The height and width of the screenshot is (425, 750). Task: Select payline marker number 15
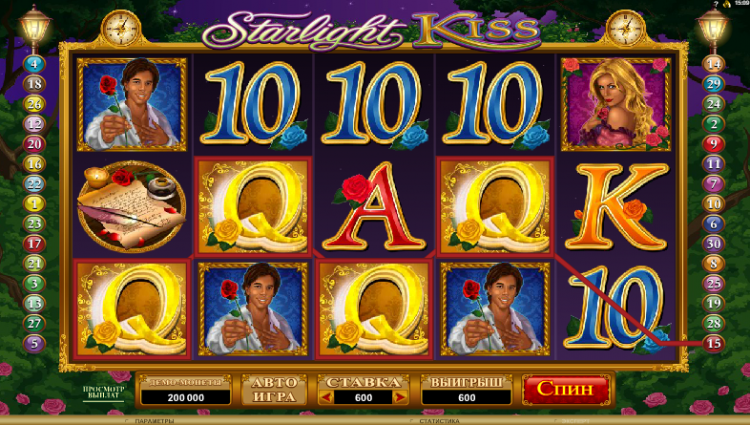tap(714, 342)
